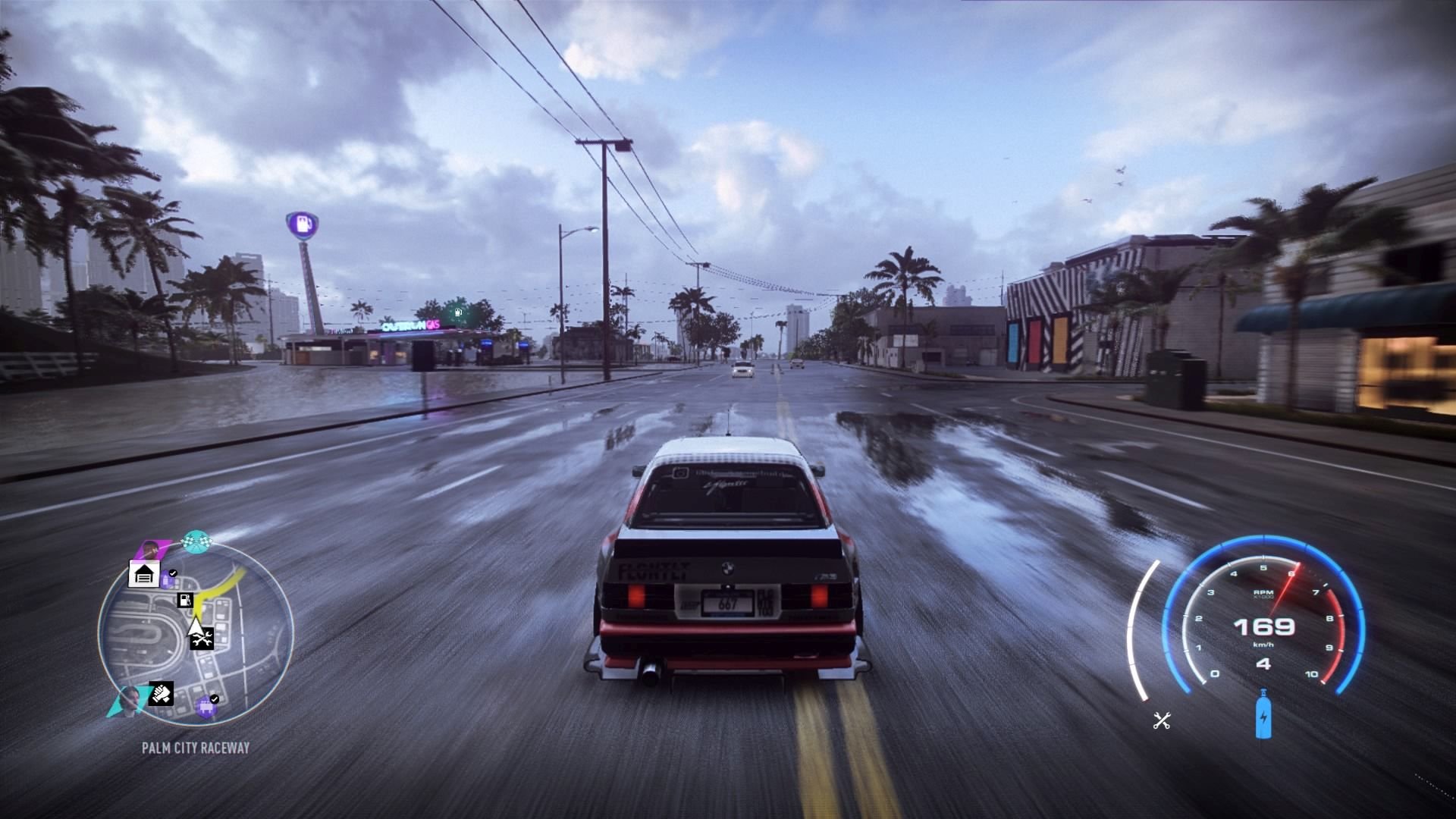Click the repair wrench icon near the speedometer
The image size is (1456, 819).
click(x=1161, y=720)
